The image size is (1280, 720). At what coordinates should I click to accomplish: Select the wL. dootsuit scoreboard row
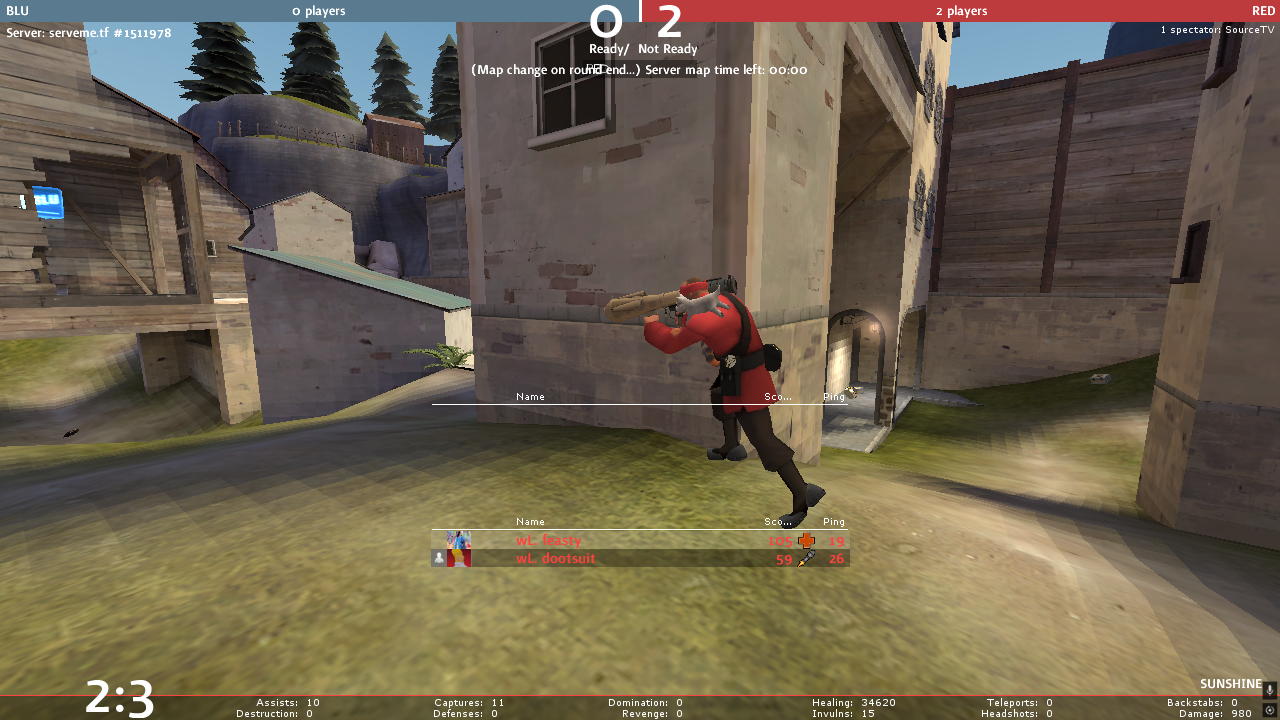point(640,559)
